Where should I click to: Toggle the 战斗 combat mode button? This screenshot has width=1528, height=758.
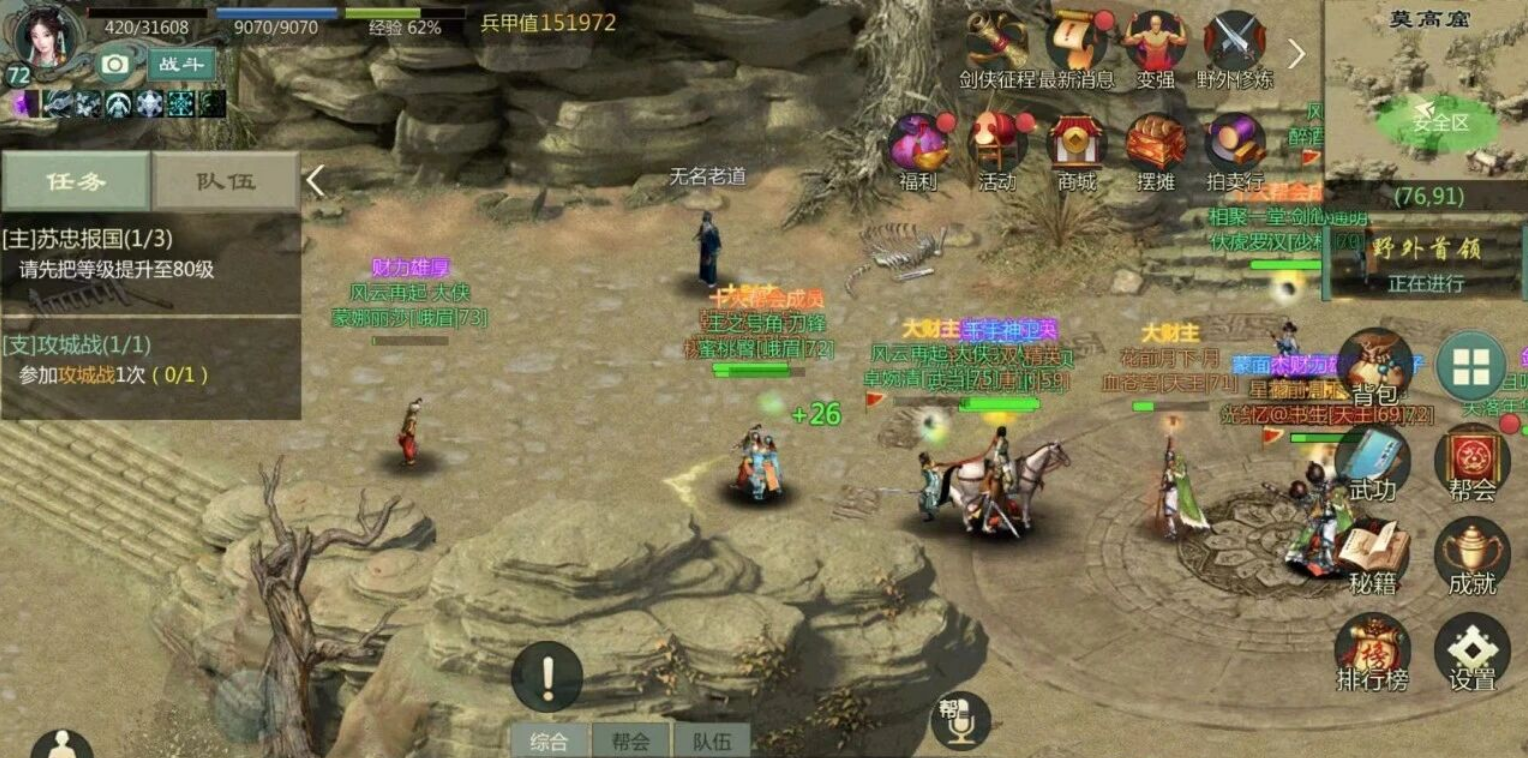[x=181, y=65]
